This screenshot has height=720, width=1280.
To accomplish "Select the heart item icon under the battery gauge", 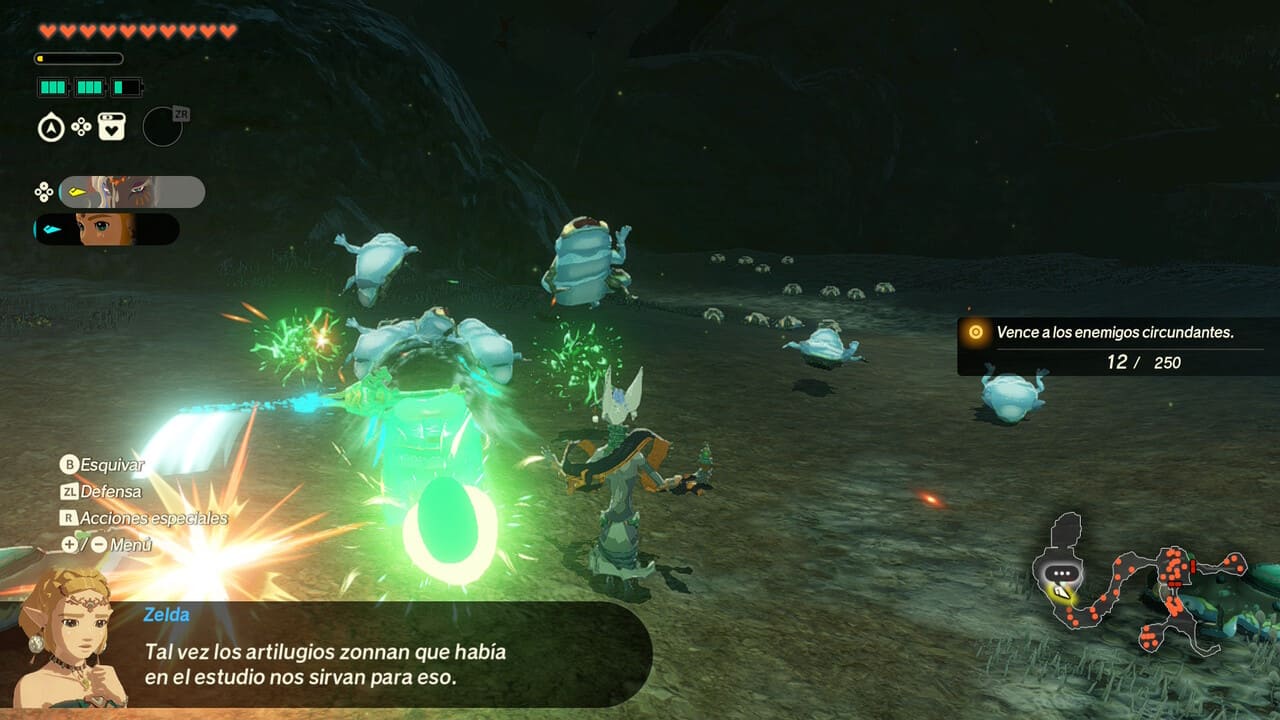I will tap(112, 127).
